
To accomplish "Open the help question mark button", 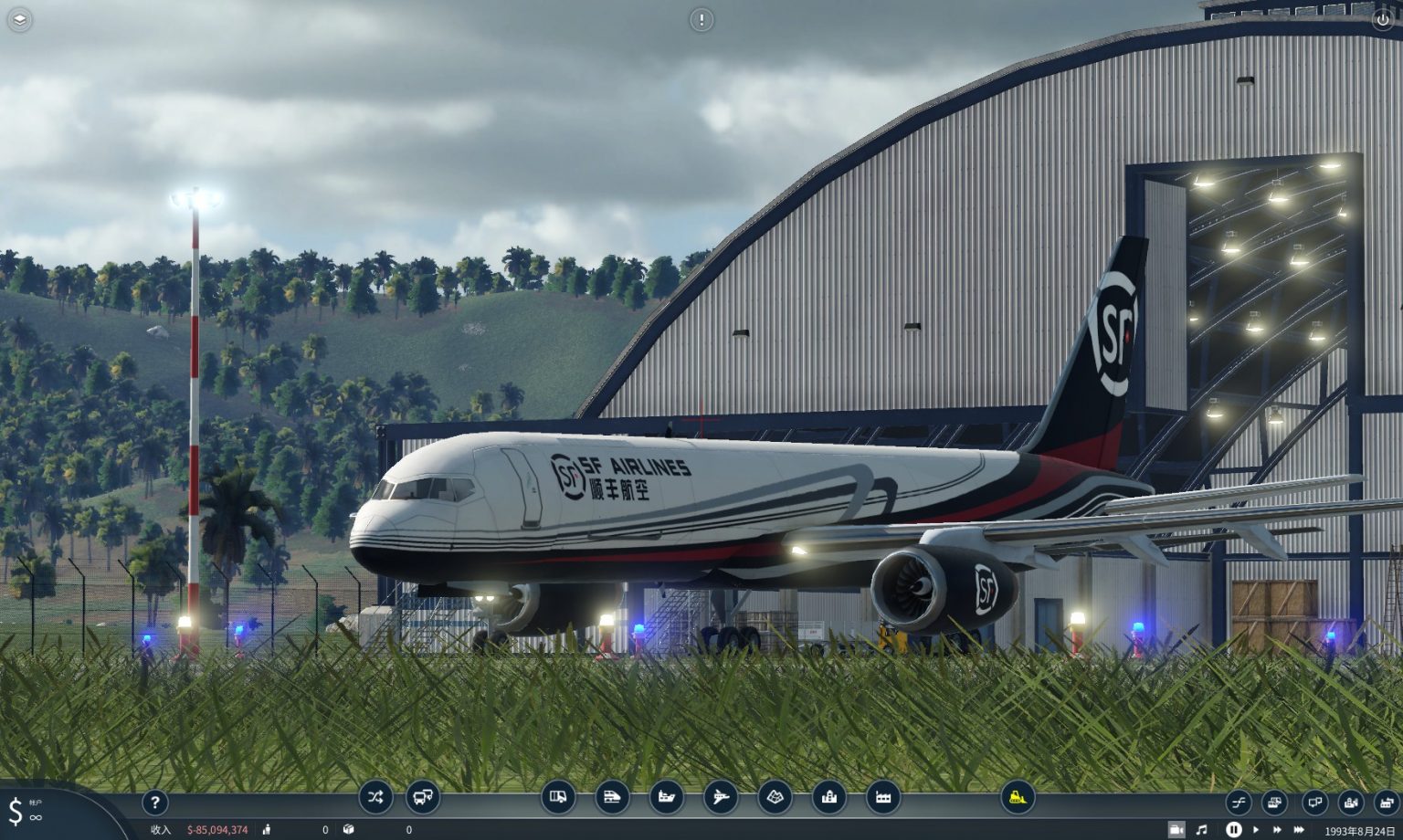I will (153, 803).
